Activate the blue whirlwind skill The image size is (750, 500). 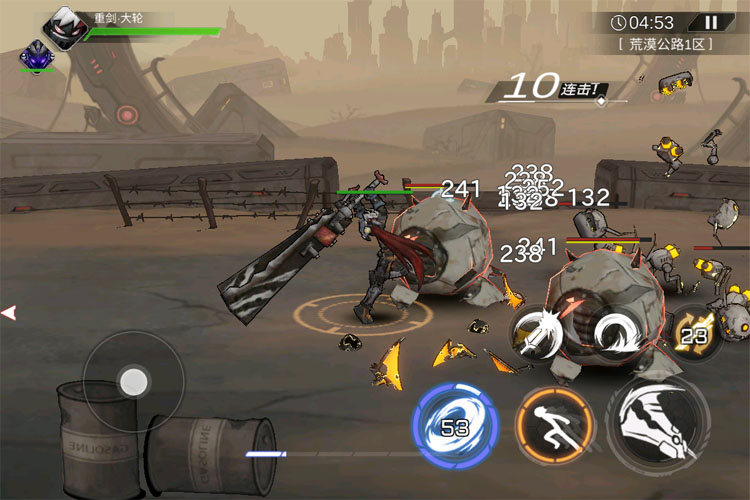coord(453,424)
